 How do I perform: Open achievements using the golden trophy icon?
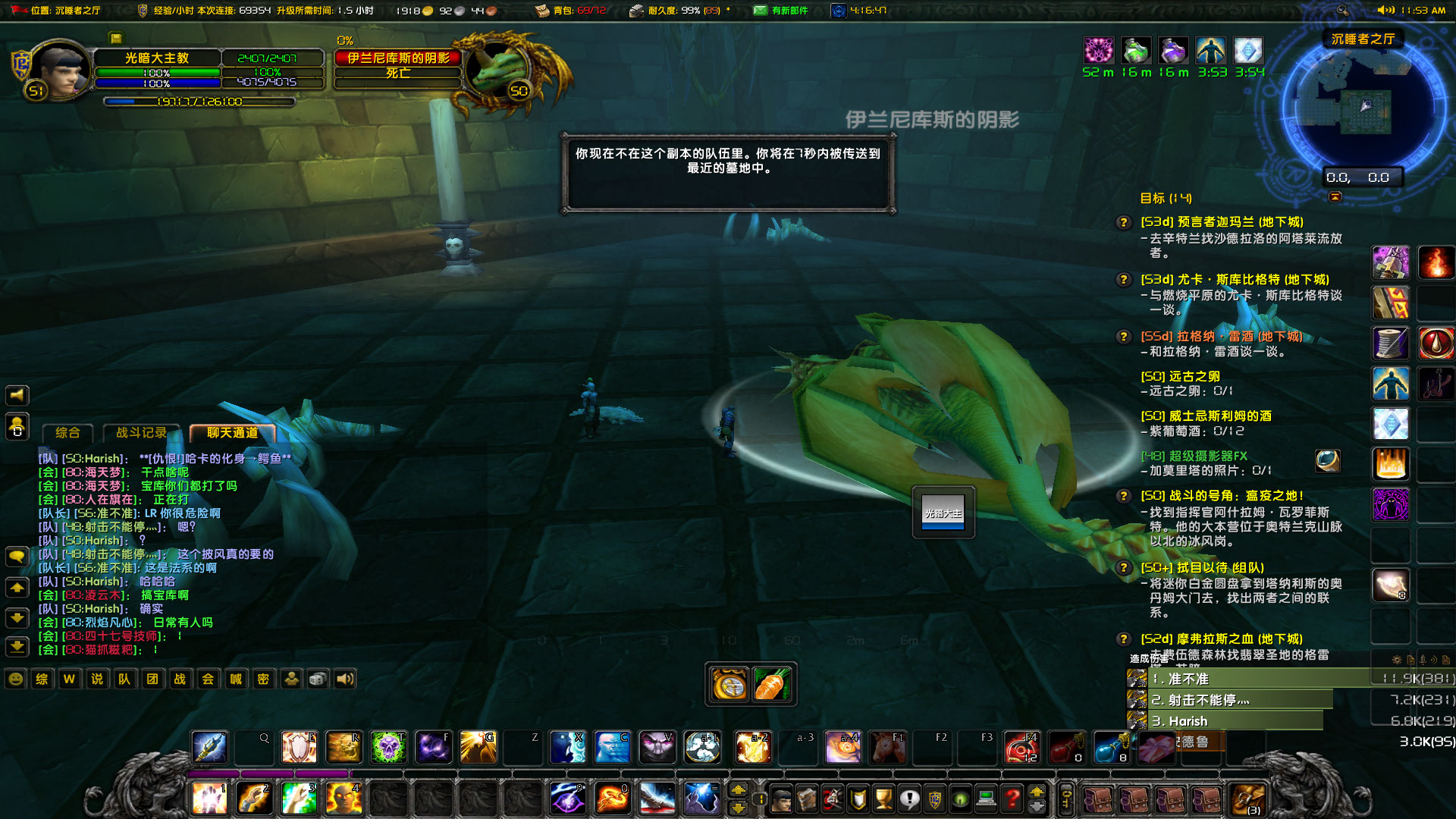click(883, 799)
